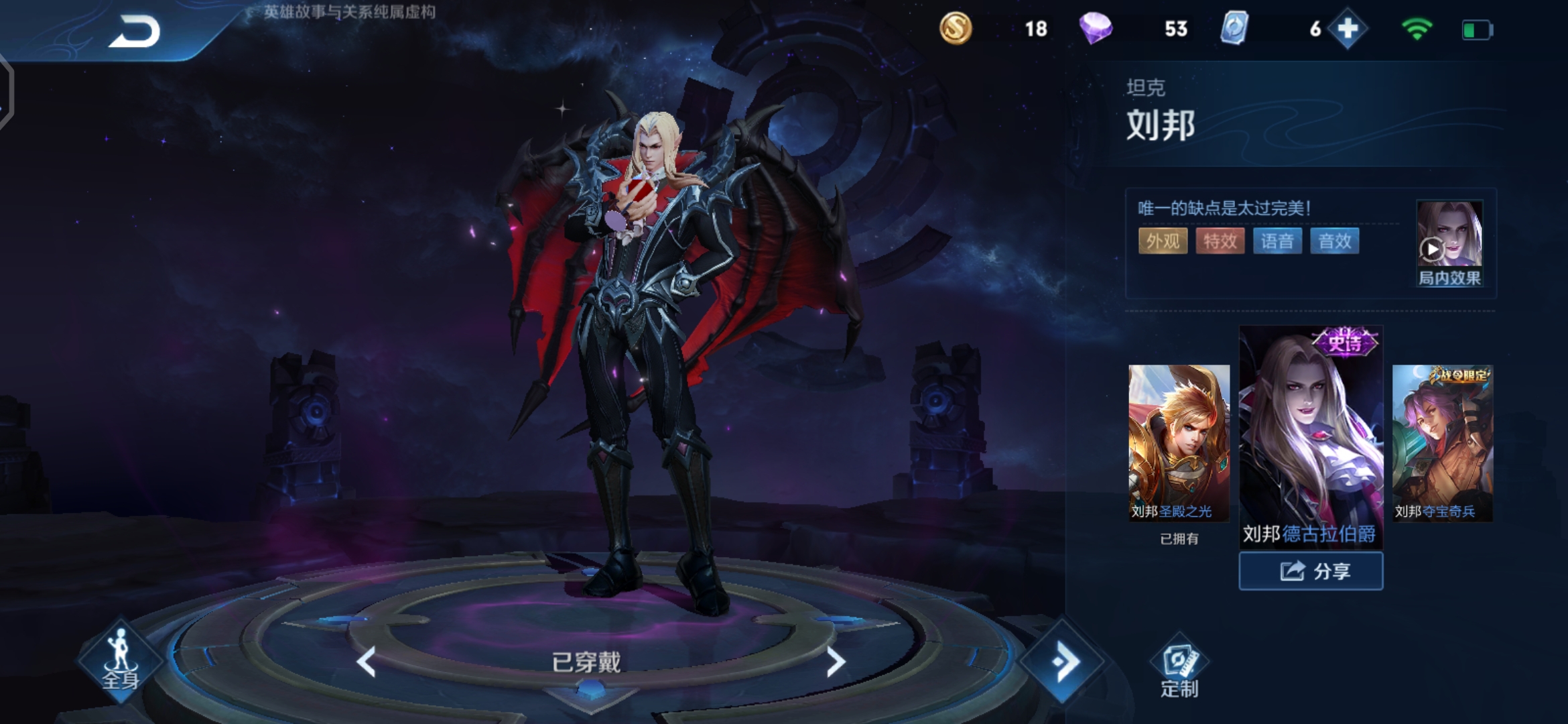Select the 外观 appearance tag
The width and height of the screenshot is (1568, 724).
(x=1163, y=241)
